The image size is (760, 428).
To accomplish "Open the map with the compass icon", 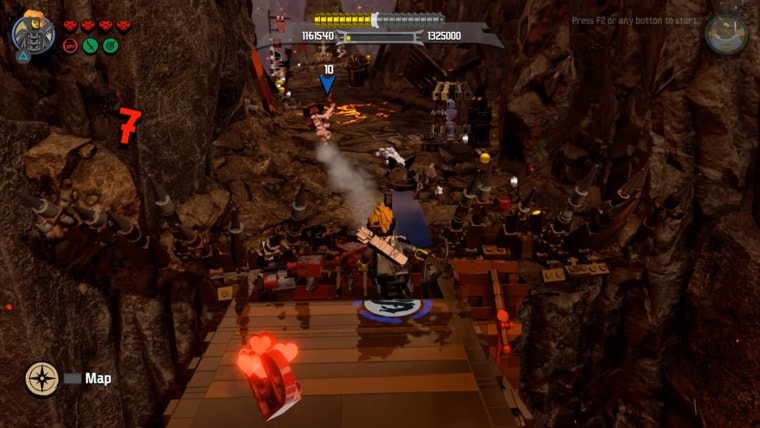I will click(42, 378).
